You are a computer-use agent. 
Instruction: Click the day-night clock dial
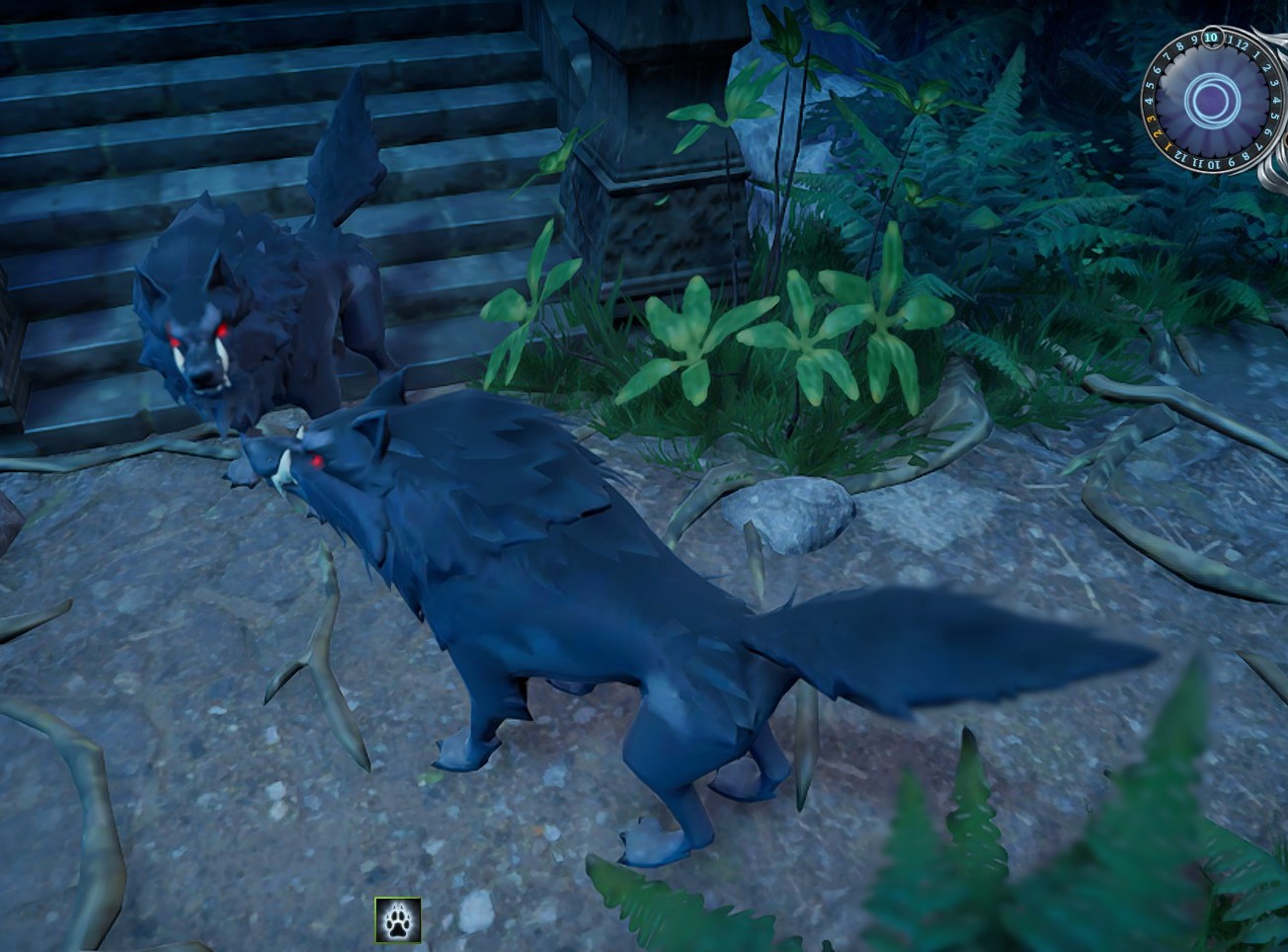[x=1211, y=99]
